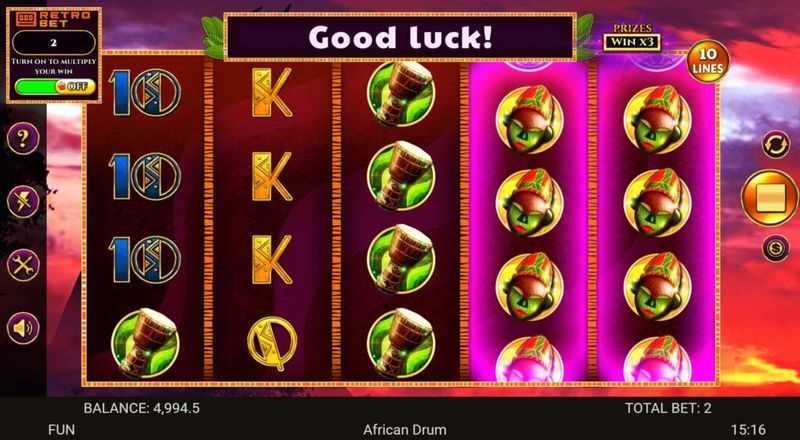
Task: Open the question mark help screen
Action: tap(22, 140)
